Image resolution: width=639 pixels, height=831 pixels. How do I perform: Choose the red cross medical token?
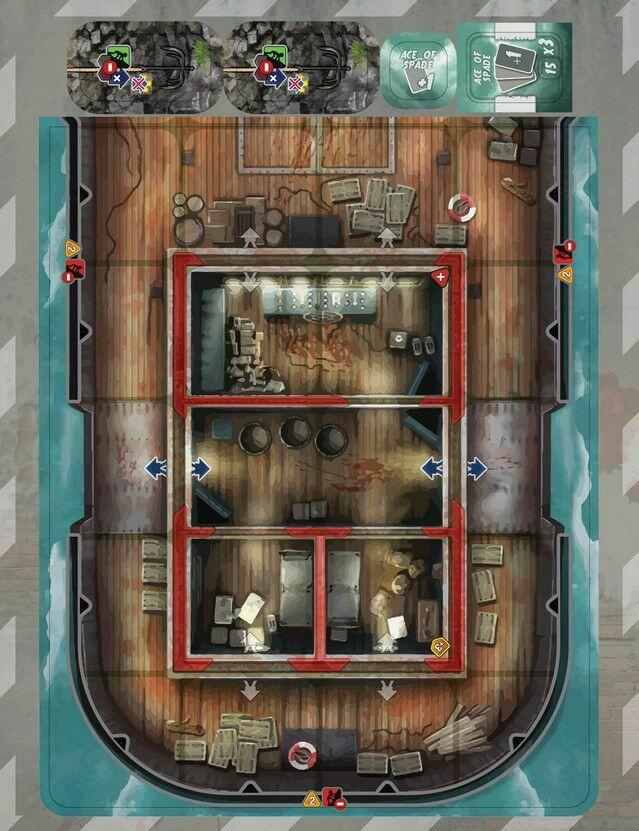coord(439,275)
